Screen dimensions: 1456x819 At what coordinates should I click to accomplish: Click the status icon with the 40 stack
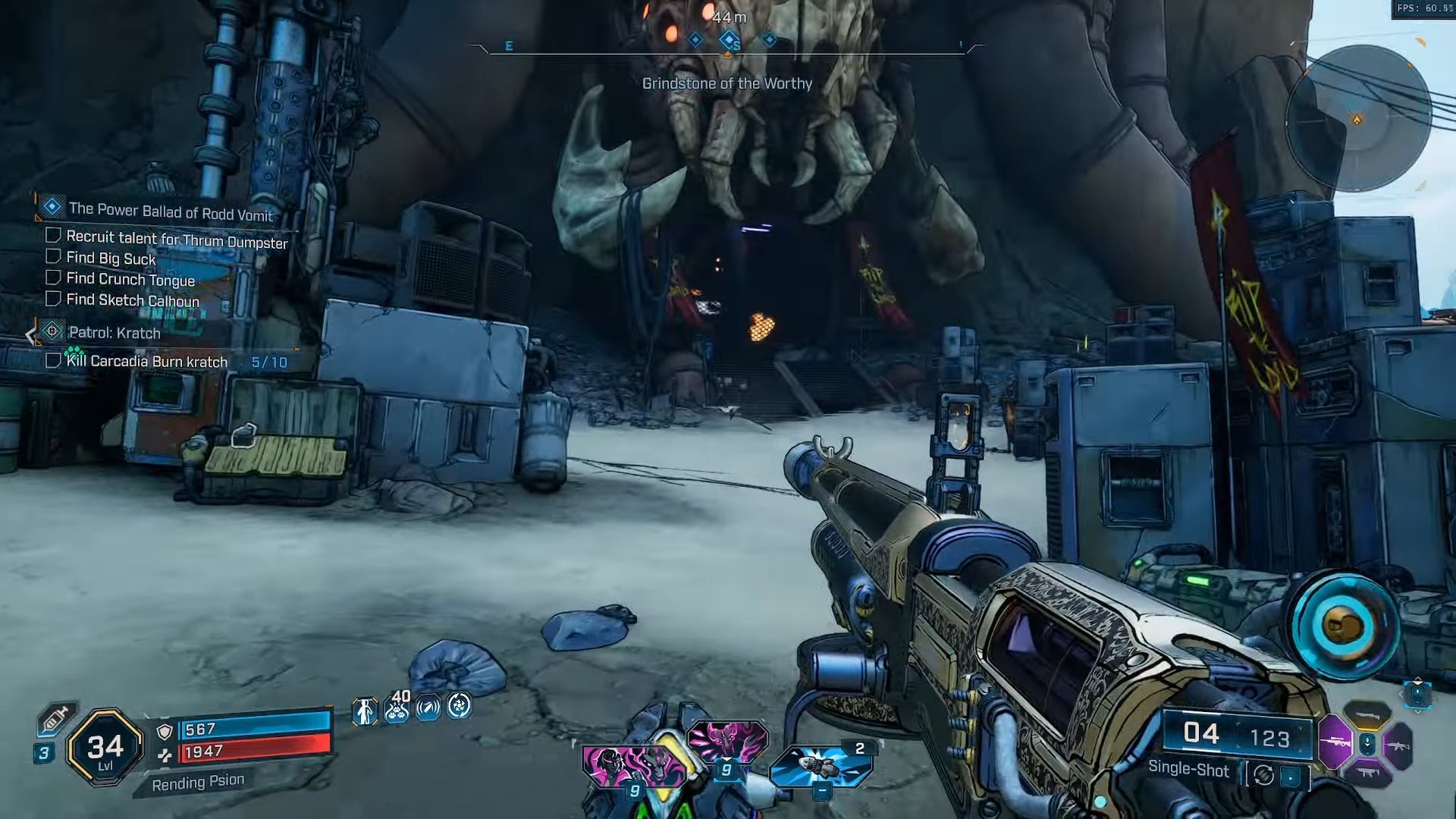(x=397, y=708)
